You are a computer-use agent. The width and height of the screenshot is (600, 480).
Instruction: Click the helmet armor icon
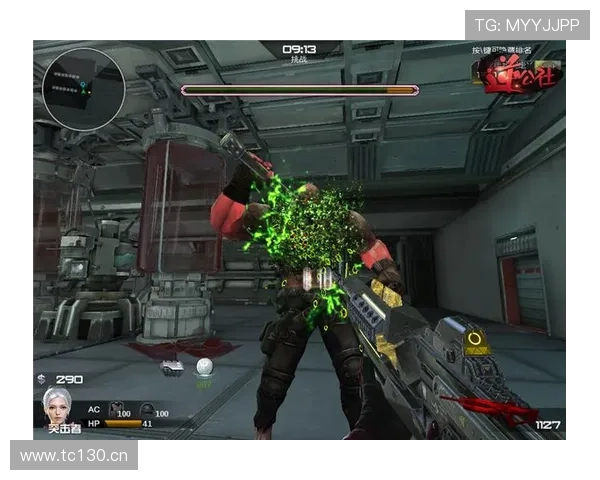pos(146,410)
